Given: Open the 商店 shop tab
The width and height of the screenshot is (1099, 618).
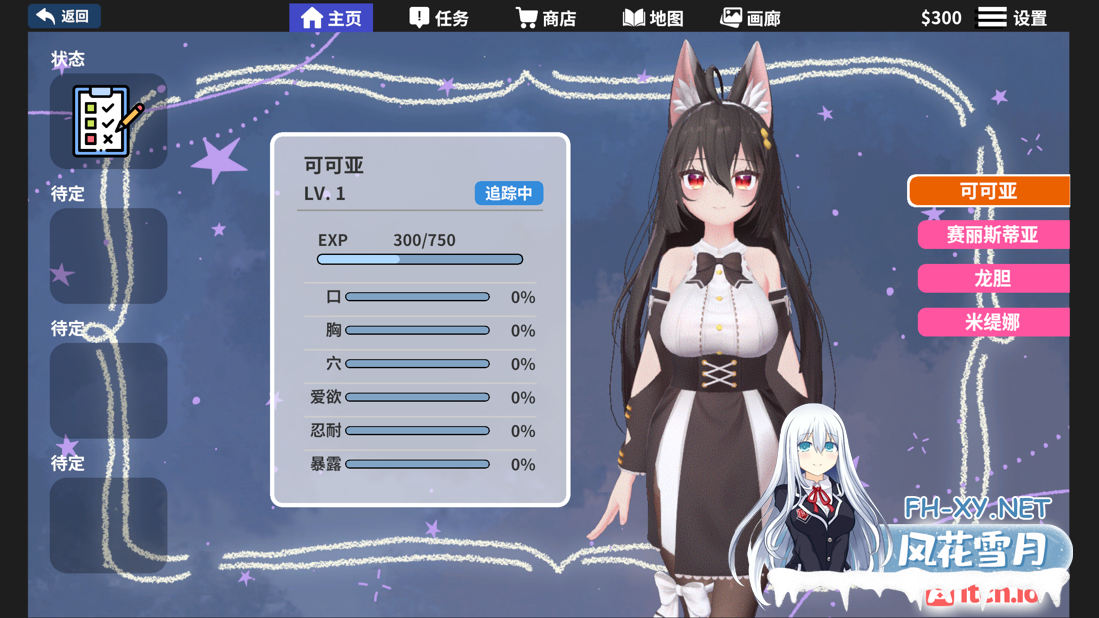Looking at the screenshot, I should pyautogui.click(x=546, y=18).
